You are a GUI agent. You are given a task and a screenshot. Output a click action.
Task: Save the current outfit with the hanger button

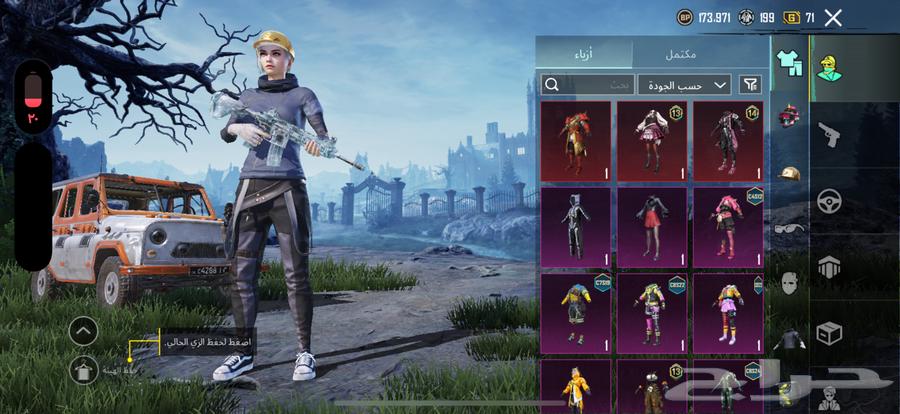coord(83,369)
